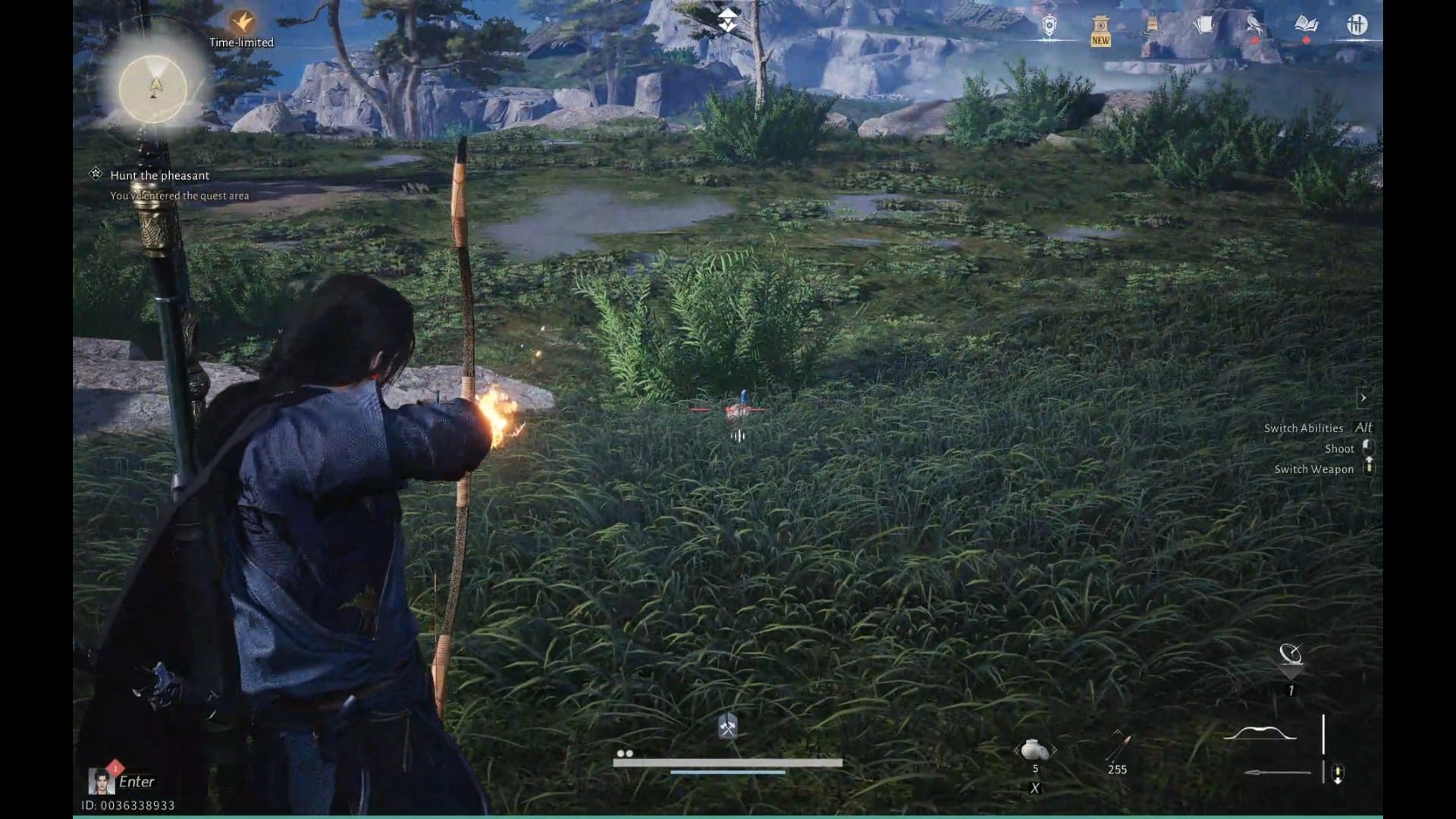
Task: Click the golden pagoda tower icon
Action: click(x=1152, y=27)
